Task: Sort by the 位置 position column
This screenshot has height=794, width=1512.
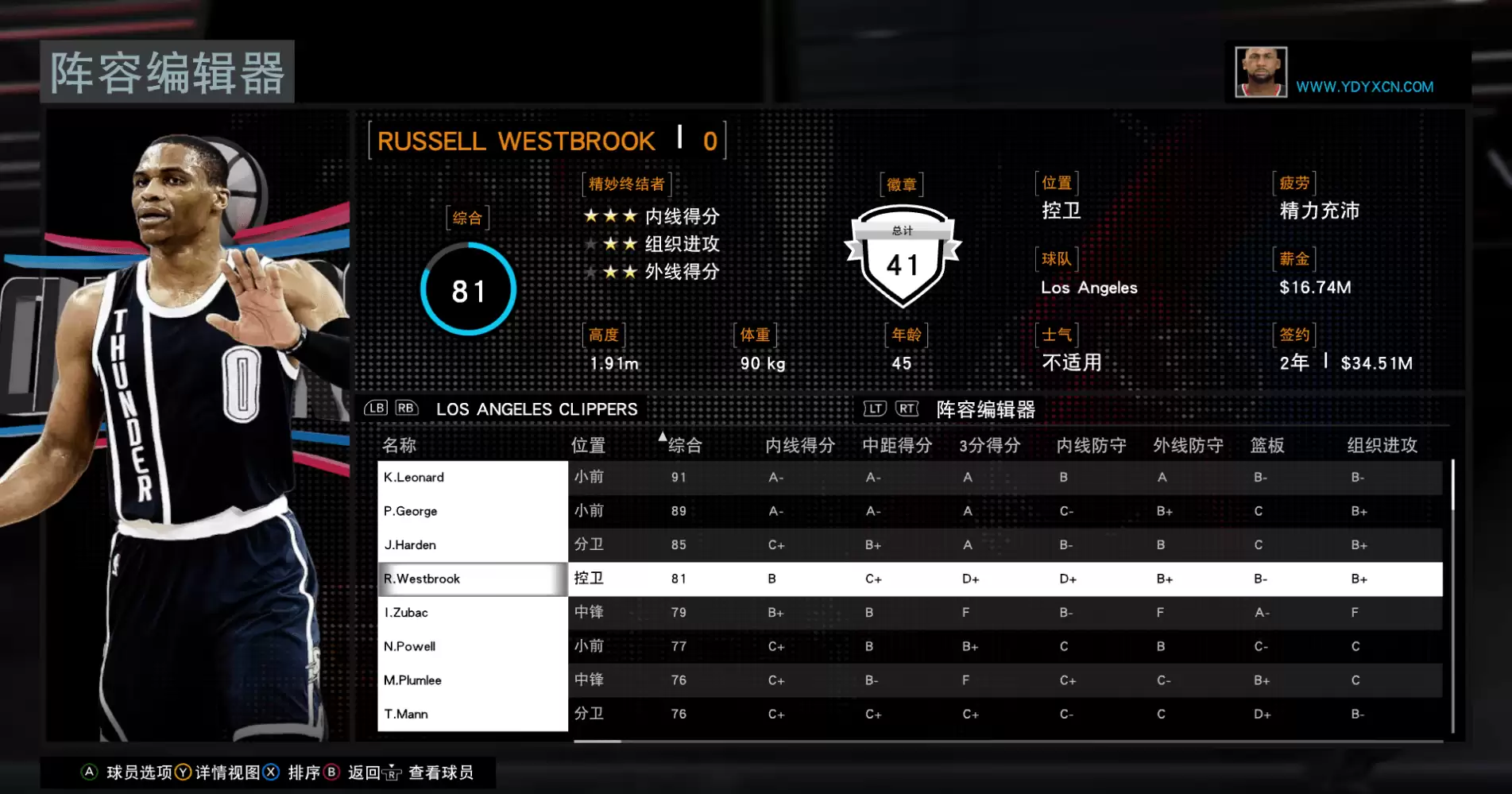Action: [x=588, y=445]
